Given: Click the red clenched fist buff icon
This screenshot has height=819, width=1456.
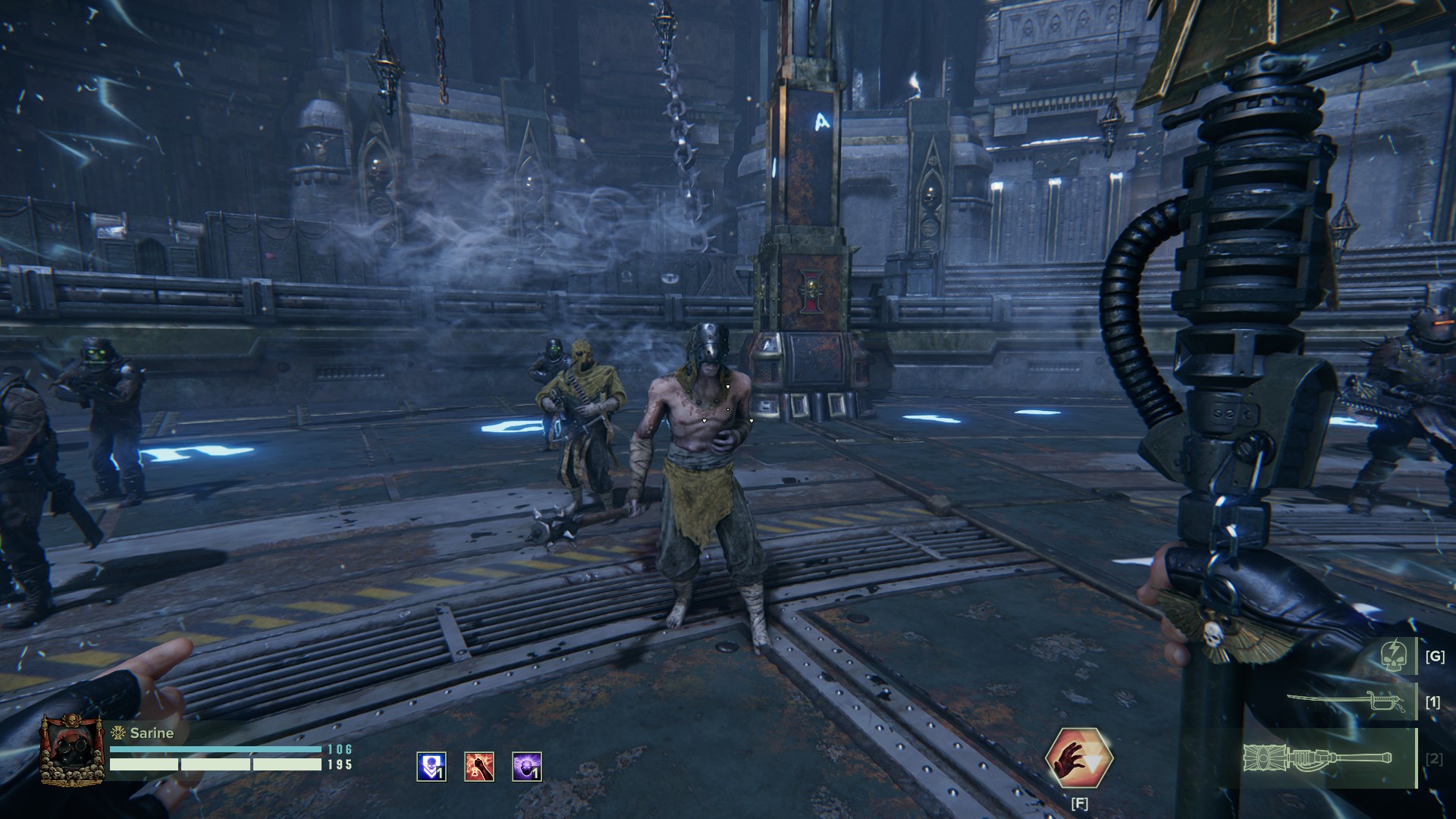Looking at the screenshot, I should (479, 767).
